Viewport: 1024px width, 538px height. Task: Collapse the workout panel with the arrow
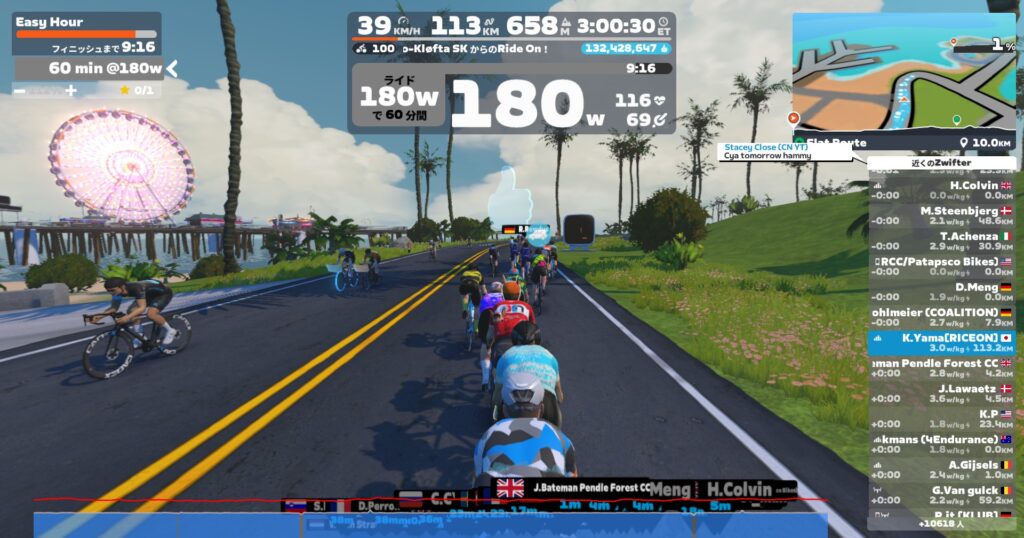coord(172,68)
